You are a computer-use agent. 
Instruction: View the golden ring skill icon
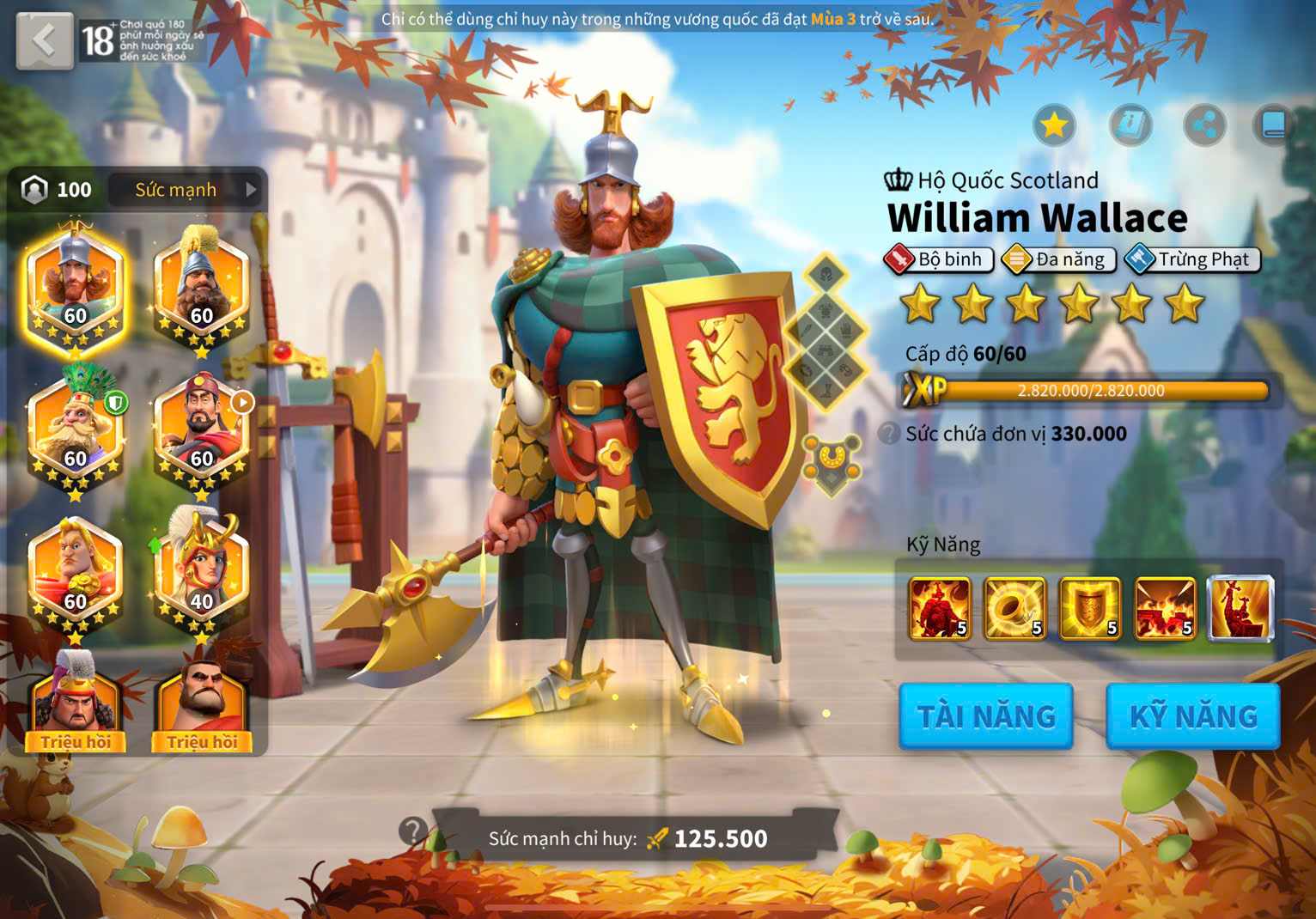tap(1014, 609)
